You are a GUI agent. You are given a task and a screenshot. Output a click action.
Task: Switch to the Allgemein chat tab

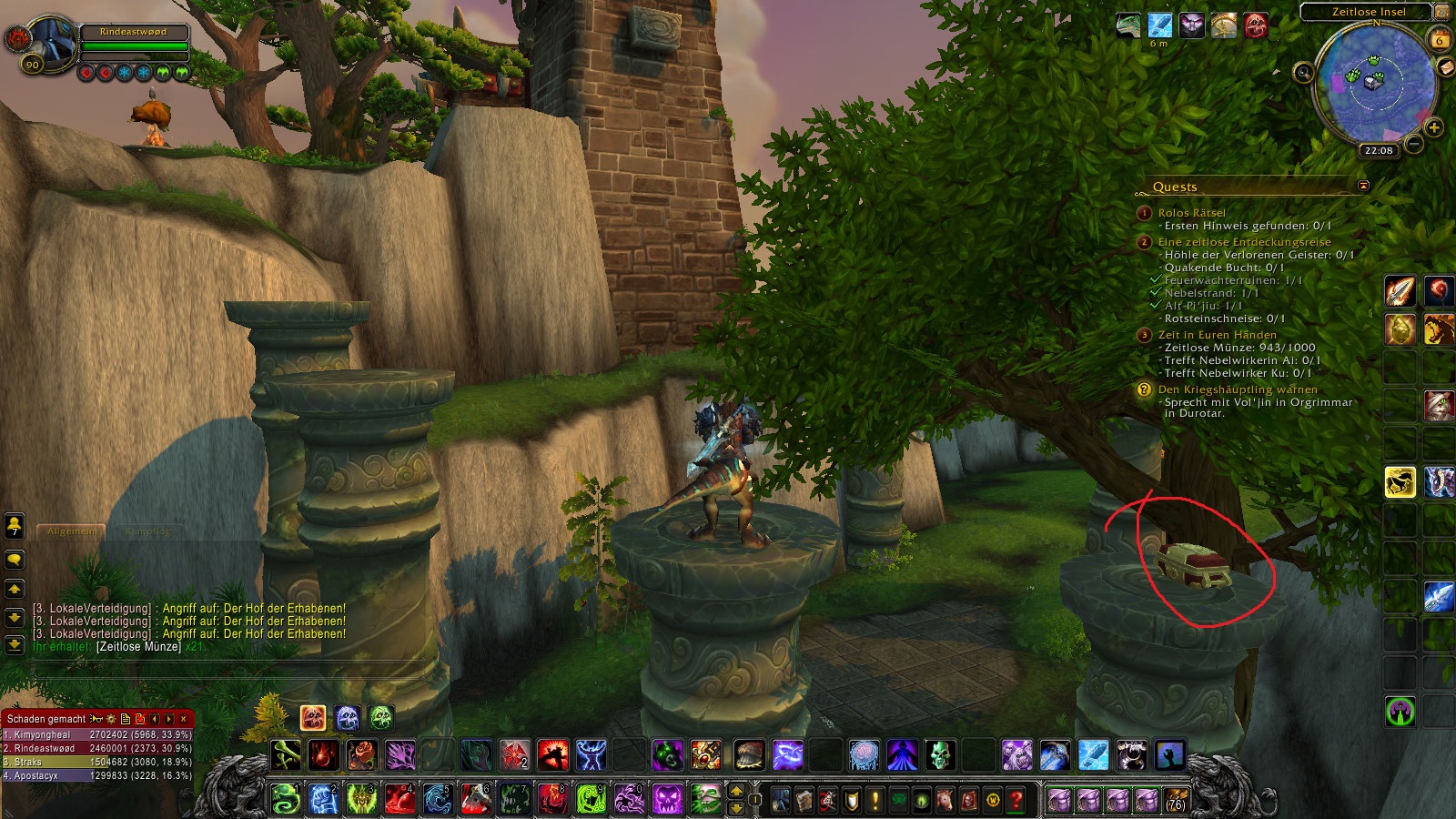point(71,531)
